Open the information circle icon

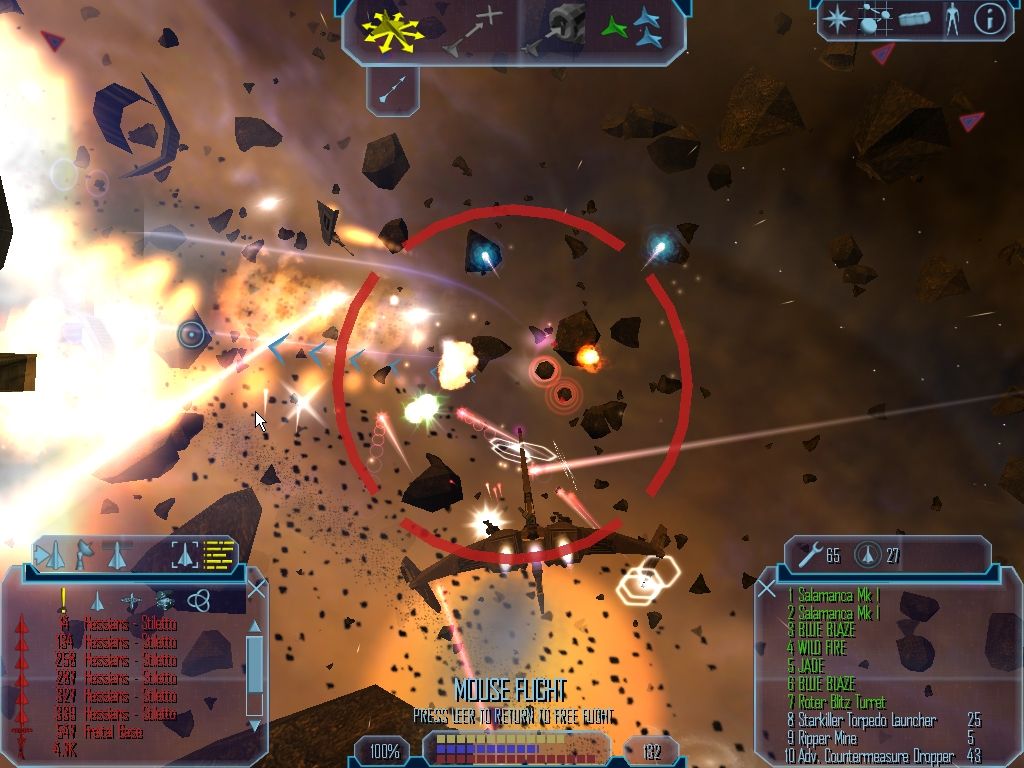pyautogui.click(x=989, y=19)
